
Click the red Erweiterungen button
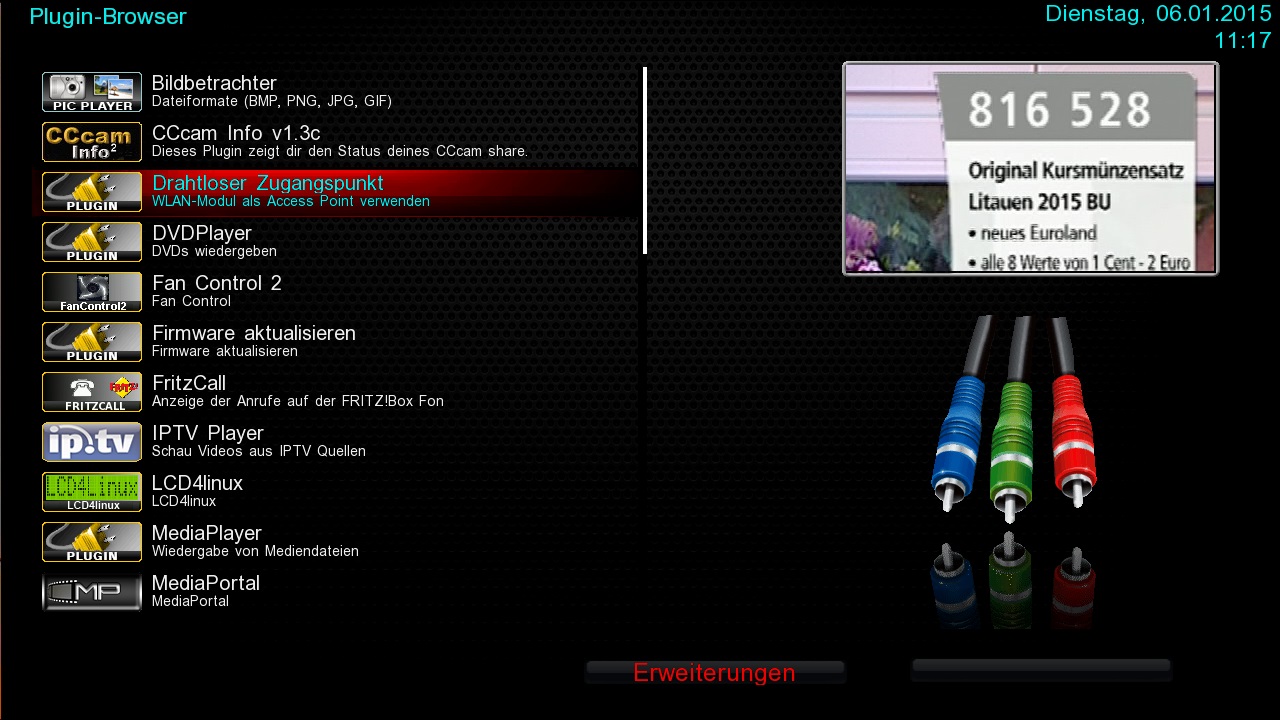[x=714, y=673]
